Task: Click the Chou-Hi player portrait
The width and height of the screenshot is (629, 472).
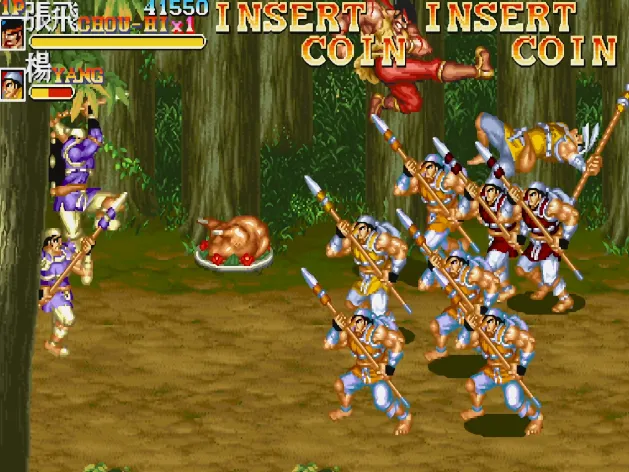Action: pyautogui.click(x=13, y=33)
